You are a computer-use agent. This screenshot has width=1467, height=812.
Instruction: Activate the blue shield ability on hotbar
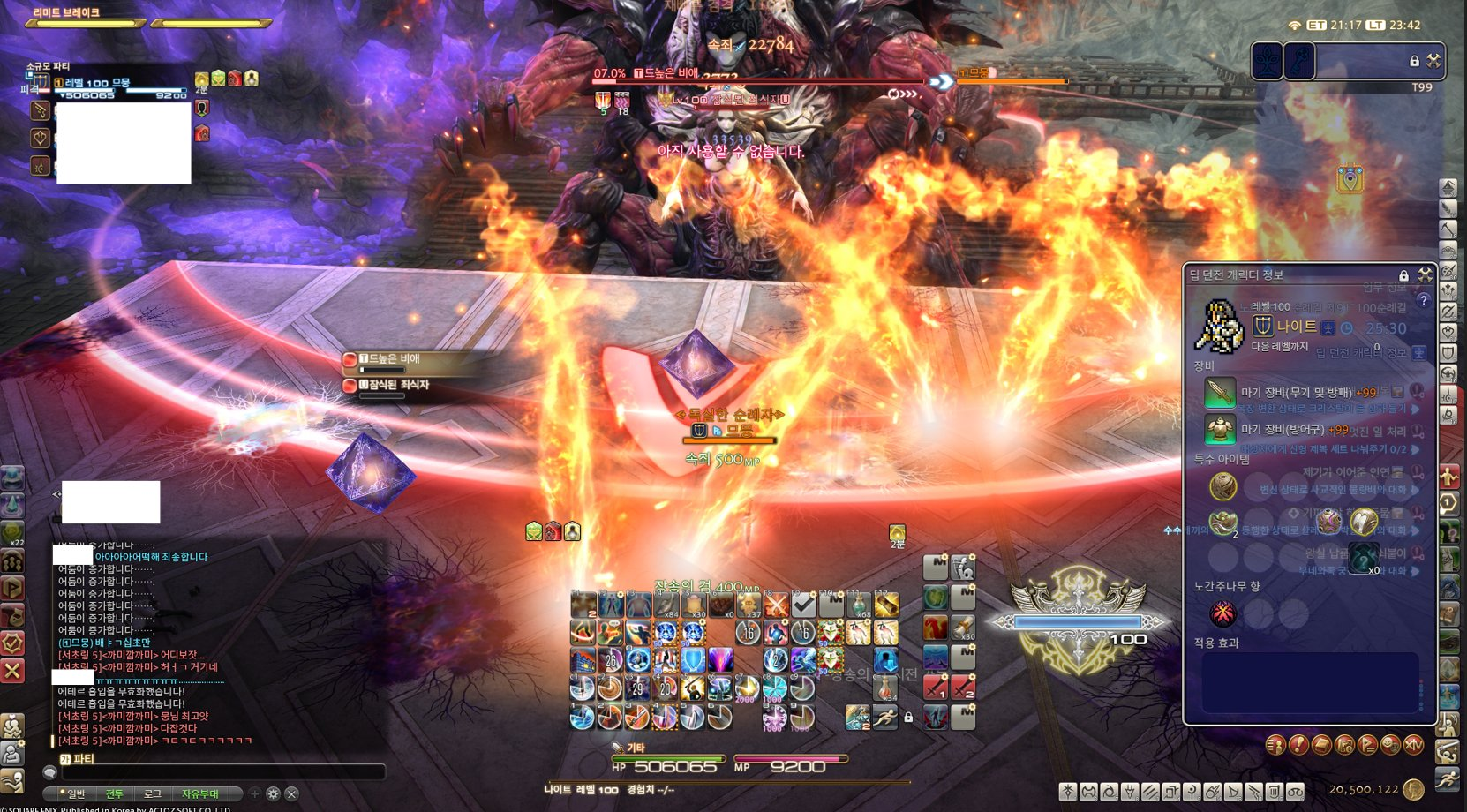point(693,660)
